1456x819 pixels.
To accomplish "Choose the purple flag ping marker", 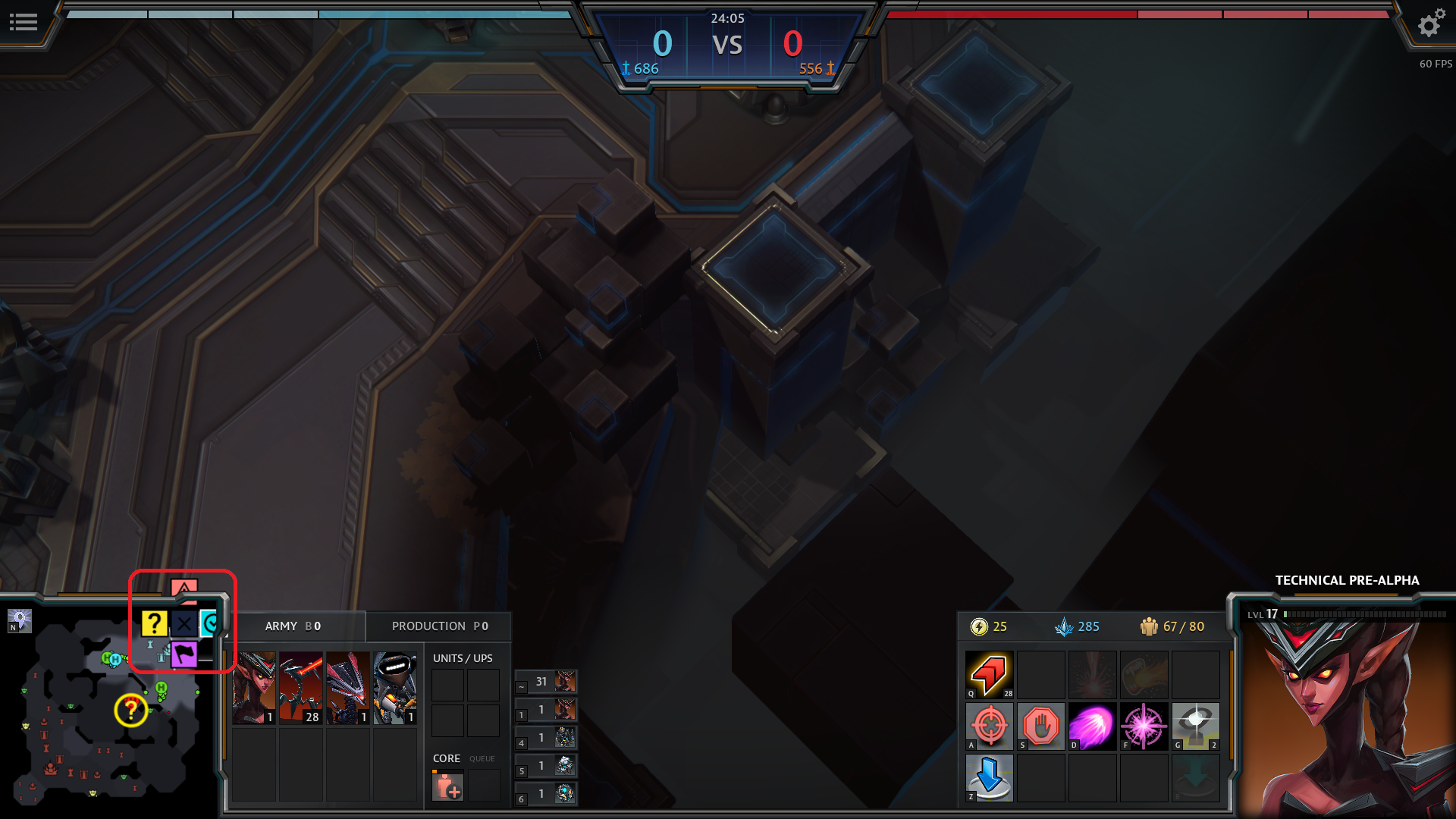I will pyautogui.click(x=184, y=654).
